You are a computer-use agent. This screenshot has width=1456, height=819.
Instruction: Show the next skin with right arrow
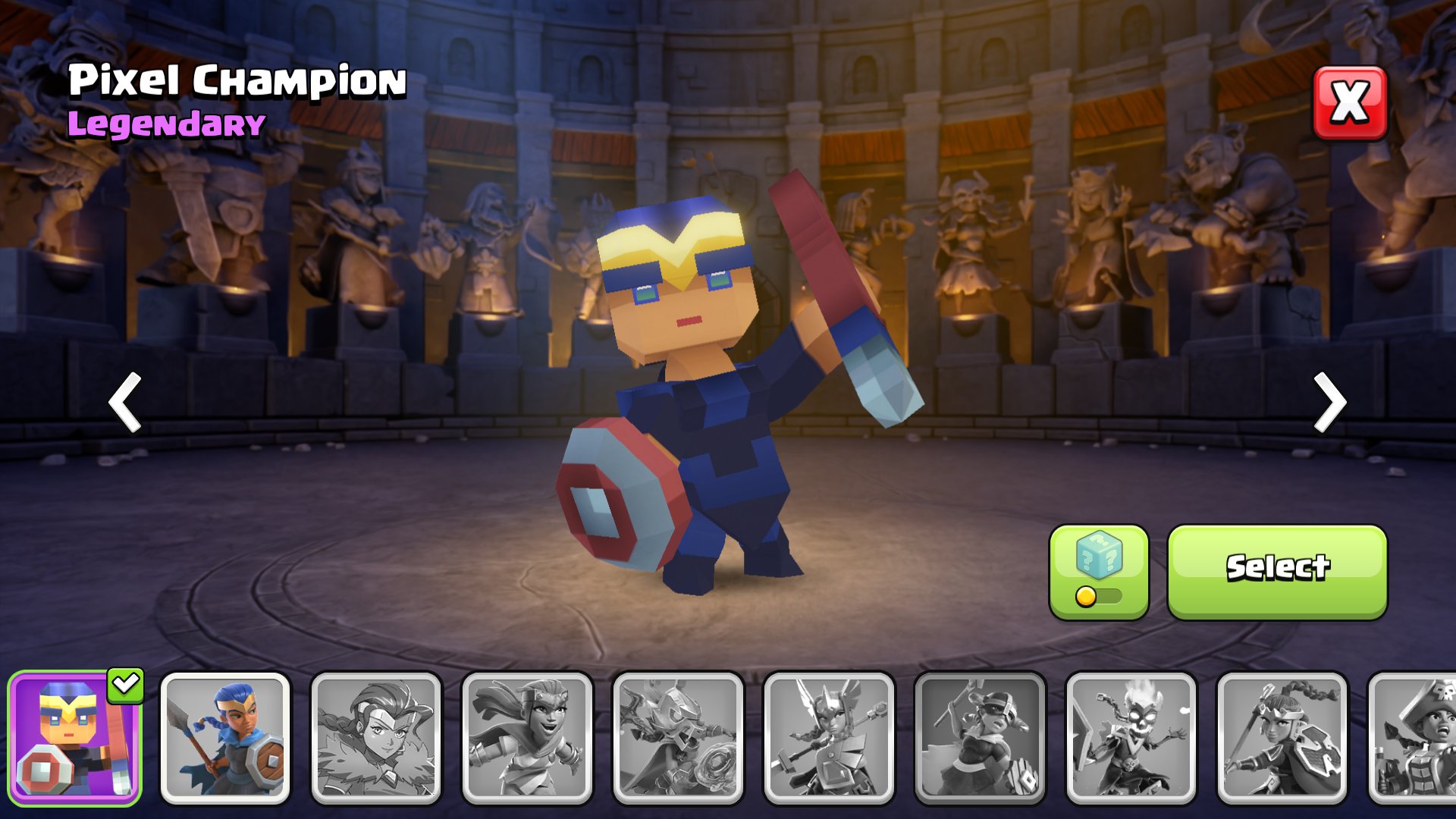pyautogui.click(x=1329, y=402)
